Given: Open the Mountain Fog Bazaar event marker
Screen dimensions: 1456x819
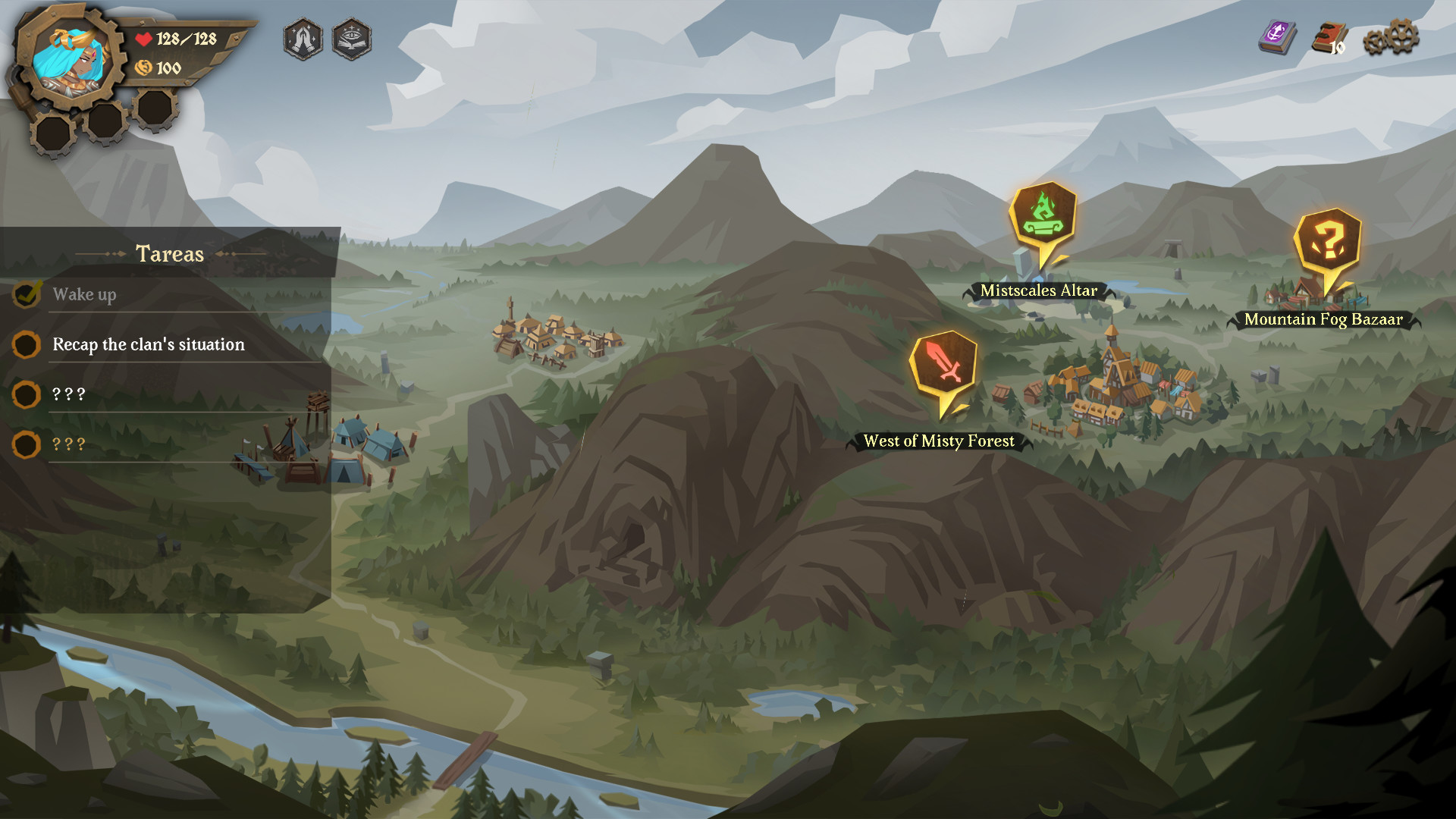Looking at the screenshot, I should tap(1328, 243).
